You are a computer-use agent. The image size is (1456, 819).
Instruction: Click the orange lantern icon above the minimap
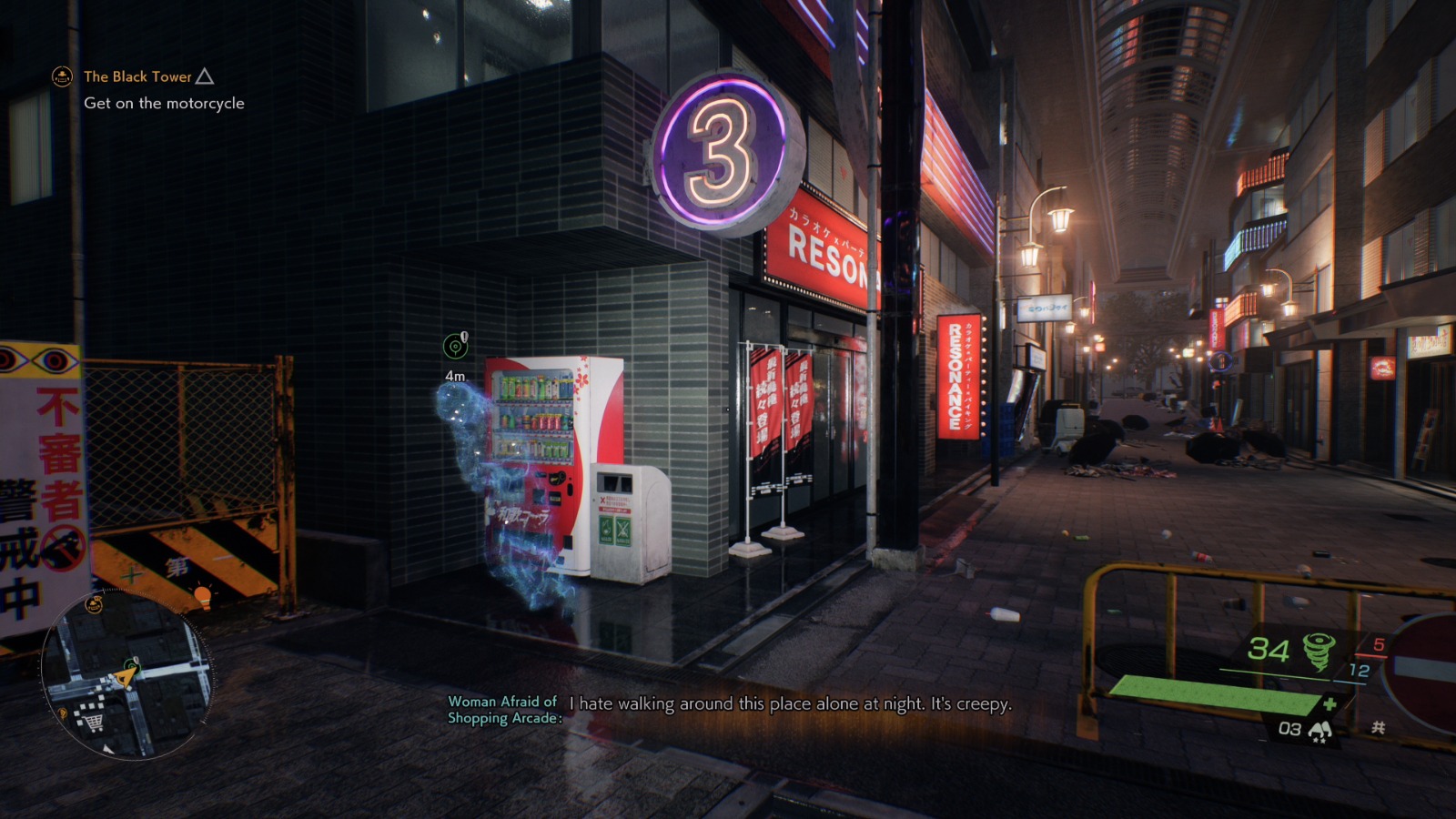pos(204,596)
